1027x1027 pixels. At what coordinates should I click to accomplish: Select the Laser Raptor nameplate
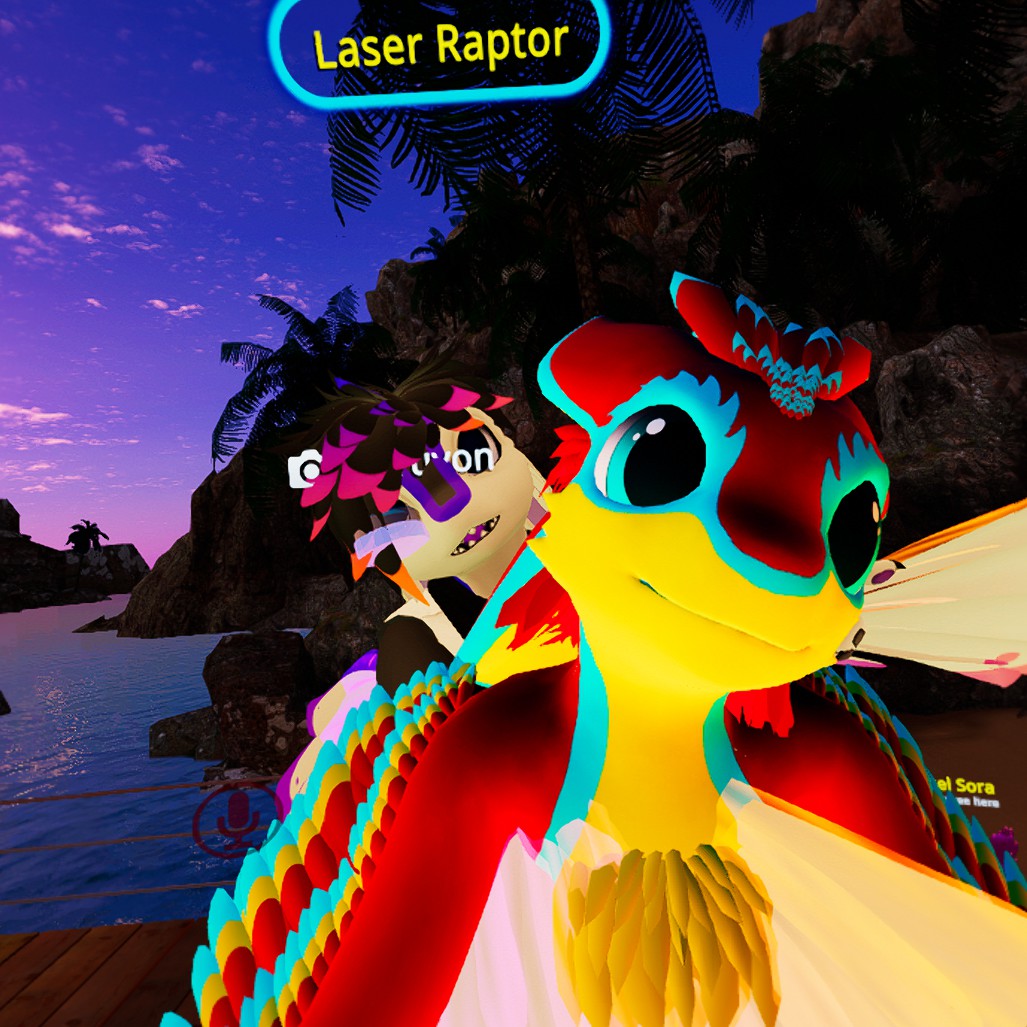click(x=439, y=46)
